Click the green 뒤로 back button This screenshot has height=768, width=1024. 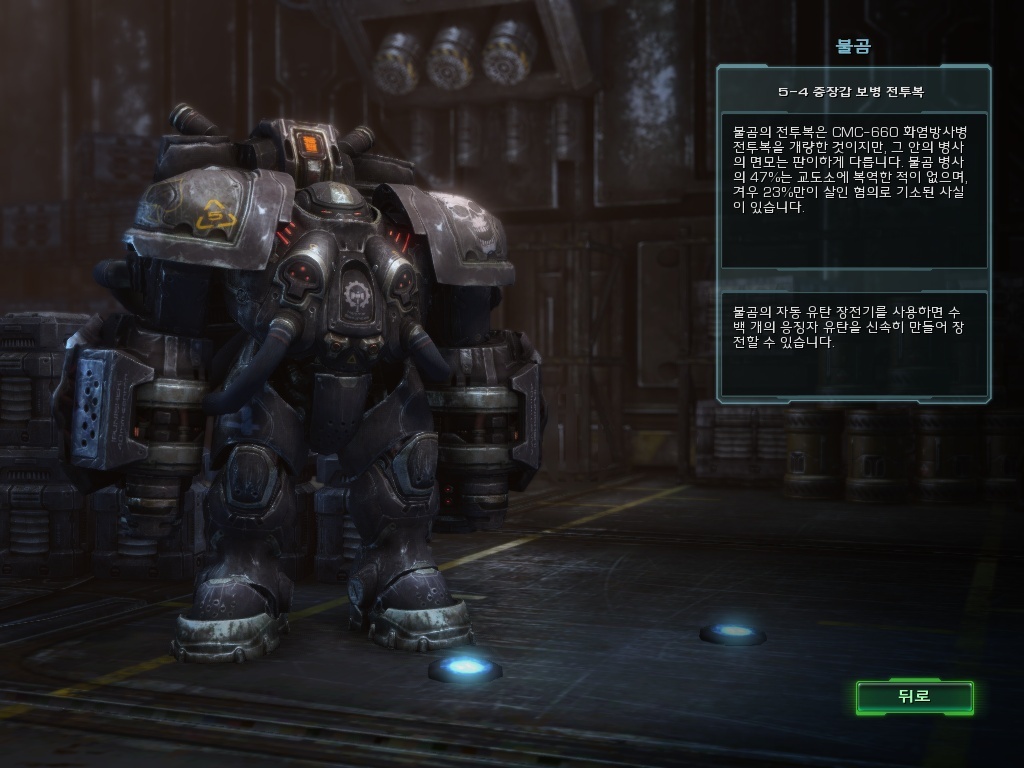coord(914,697)
